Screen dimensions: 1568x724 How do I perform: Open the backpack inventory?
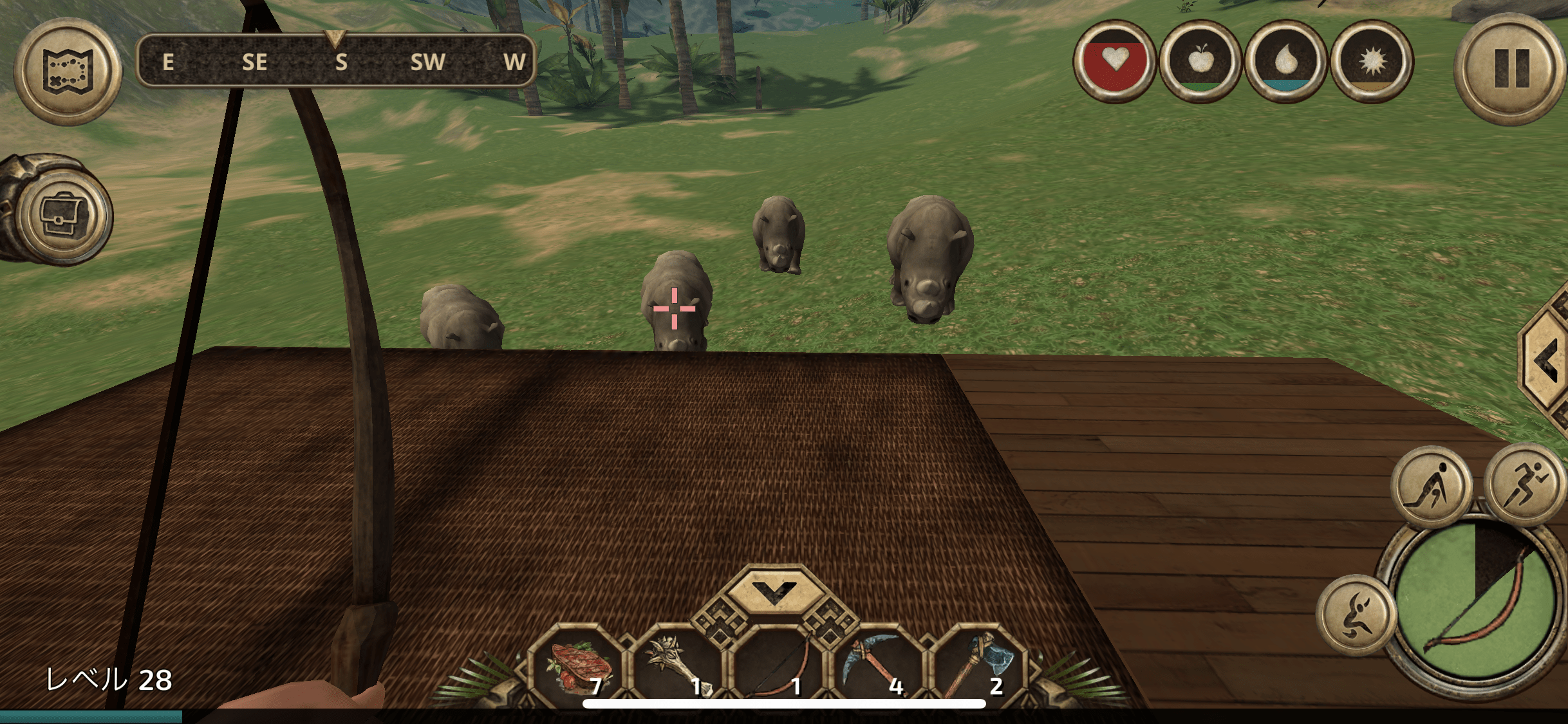click(x=64, y=214)
